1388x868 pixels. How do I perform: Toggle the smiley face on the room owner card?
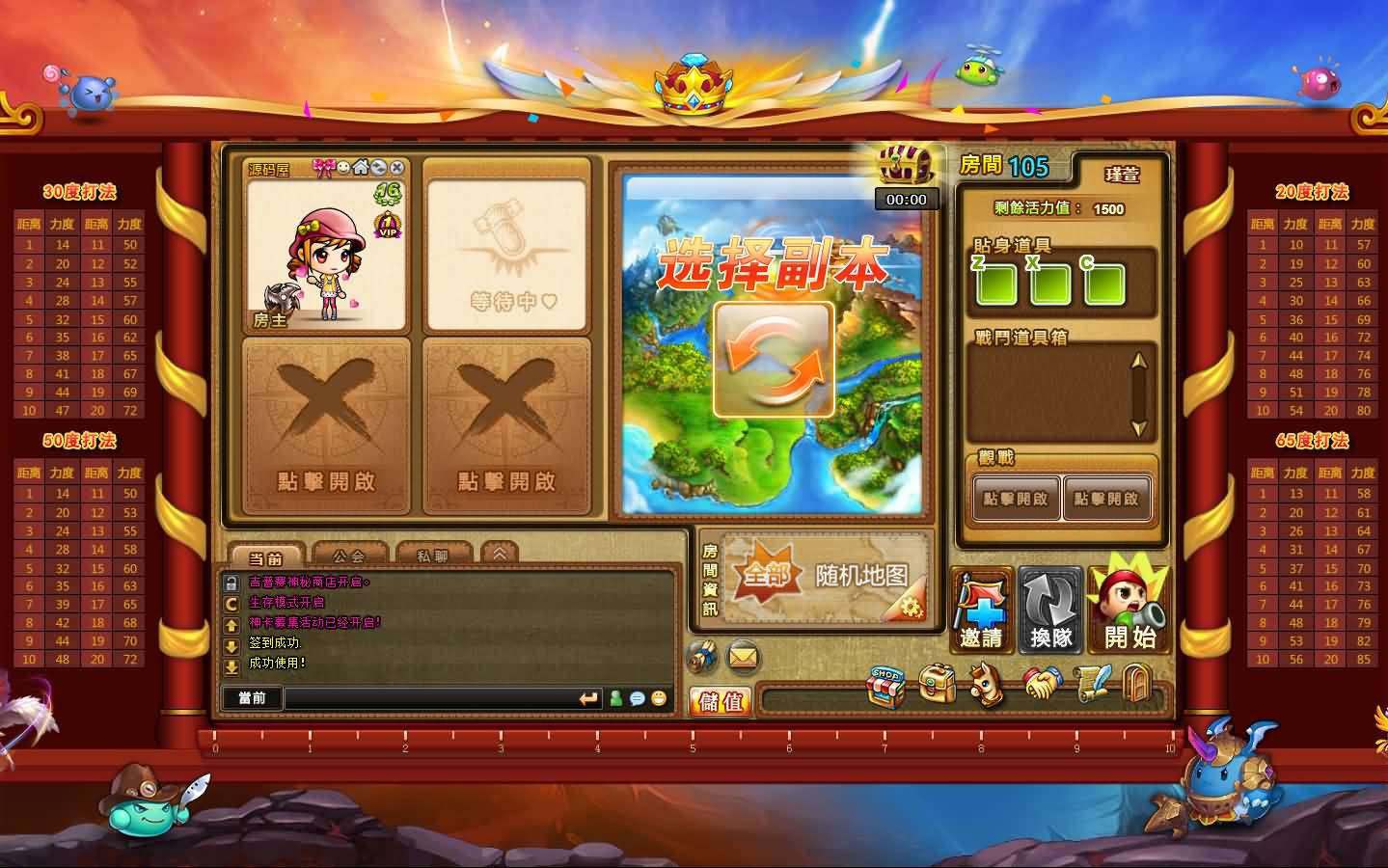pos(342,166)
